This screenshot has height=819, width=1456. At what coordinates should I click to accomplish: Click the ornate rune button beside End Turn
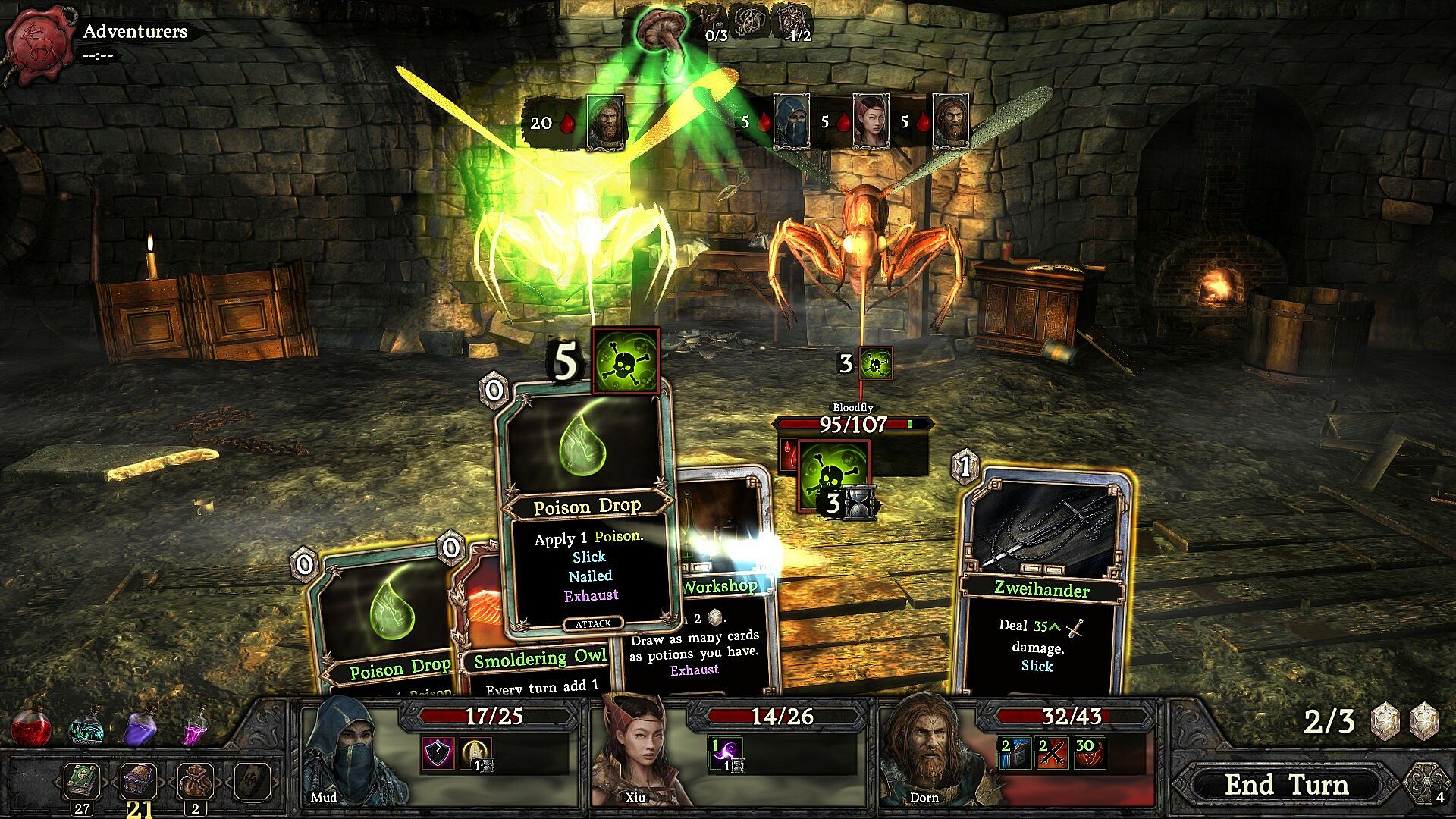tap(1426, 783)
